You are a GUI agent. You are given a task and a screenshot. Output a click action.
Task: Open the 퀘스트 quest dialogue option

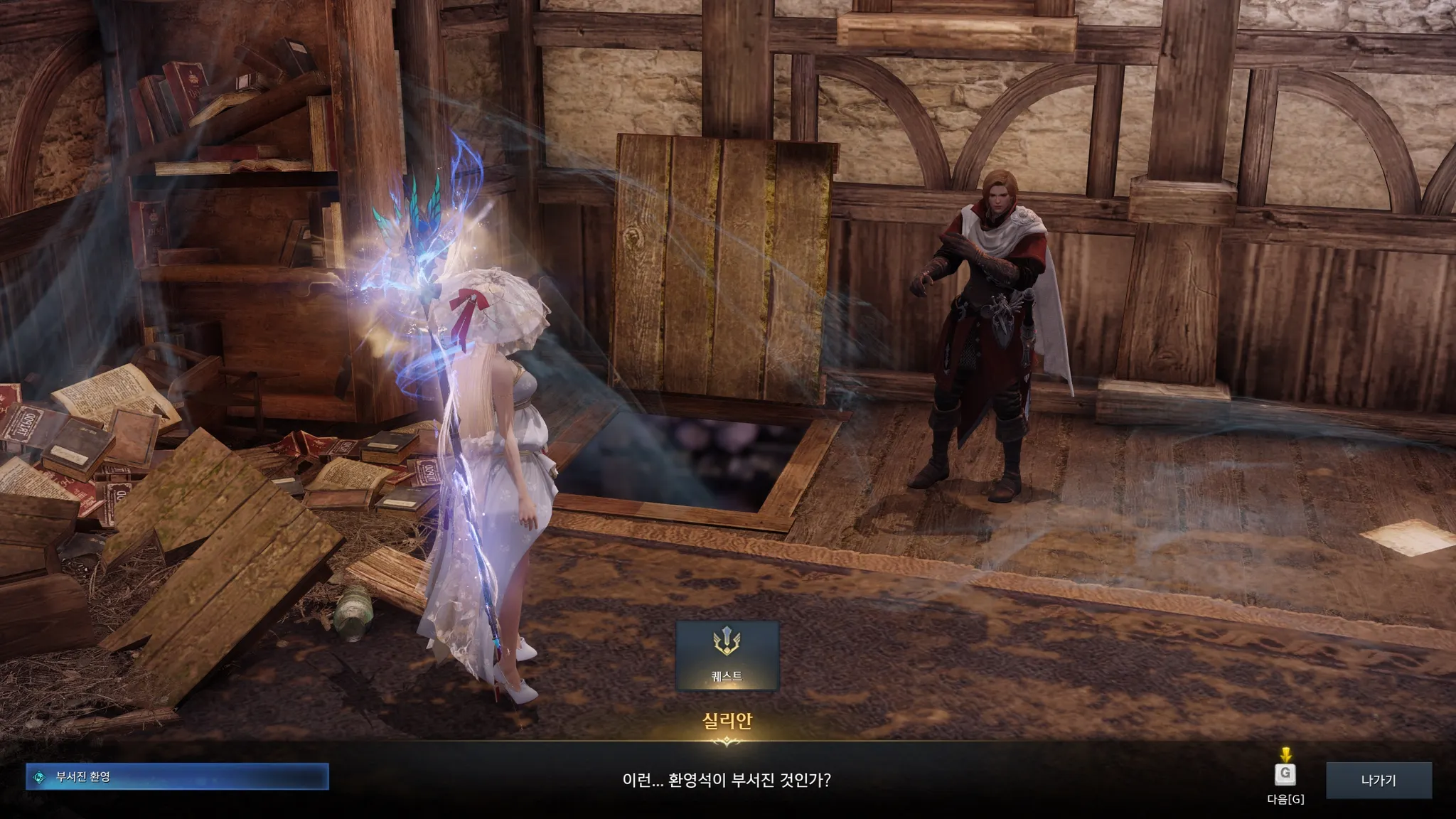727,655
